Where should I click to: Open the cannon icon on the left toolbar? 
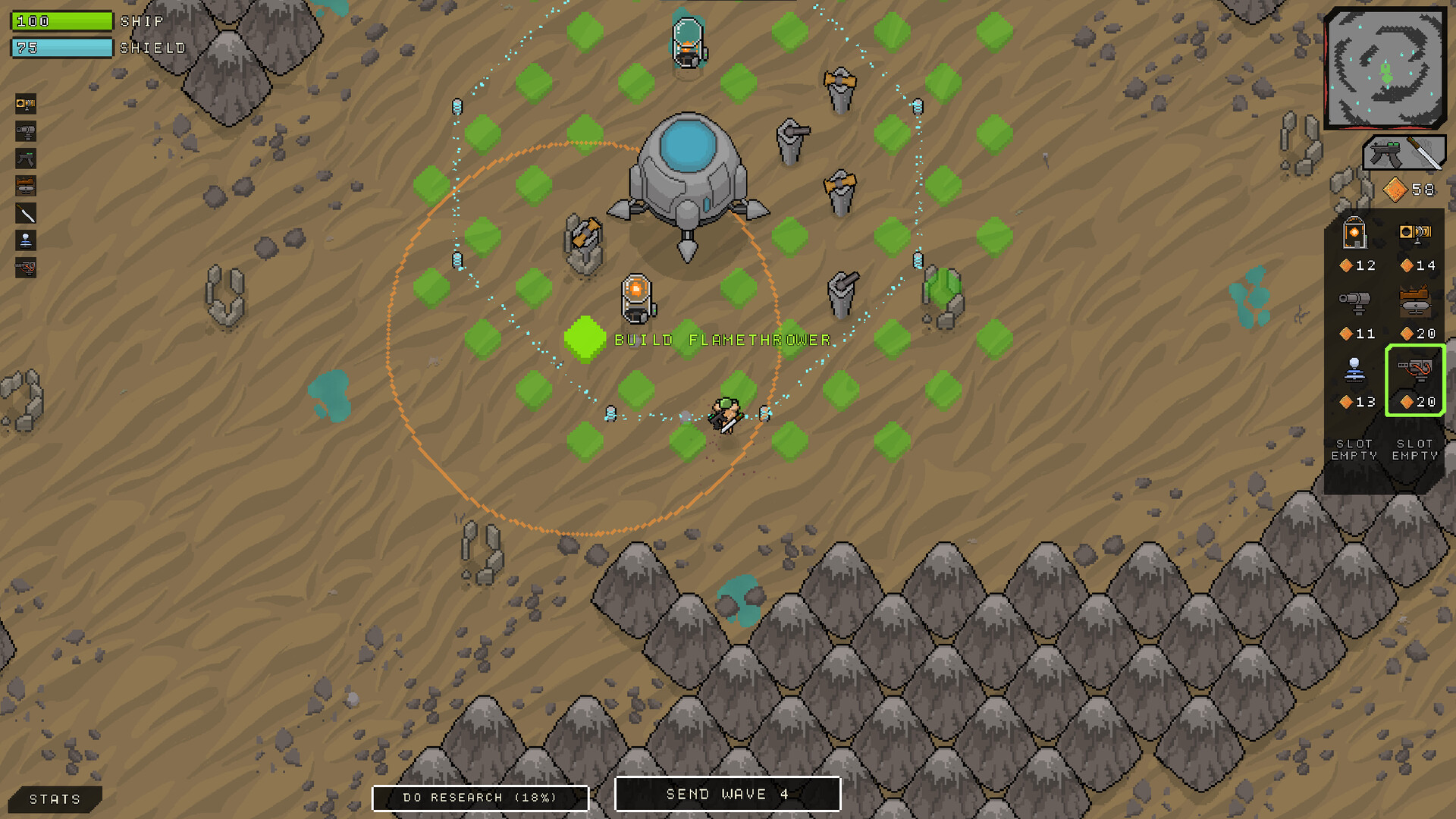pyautogui.click(x=26, y=131)
